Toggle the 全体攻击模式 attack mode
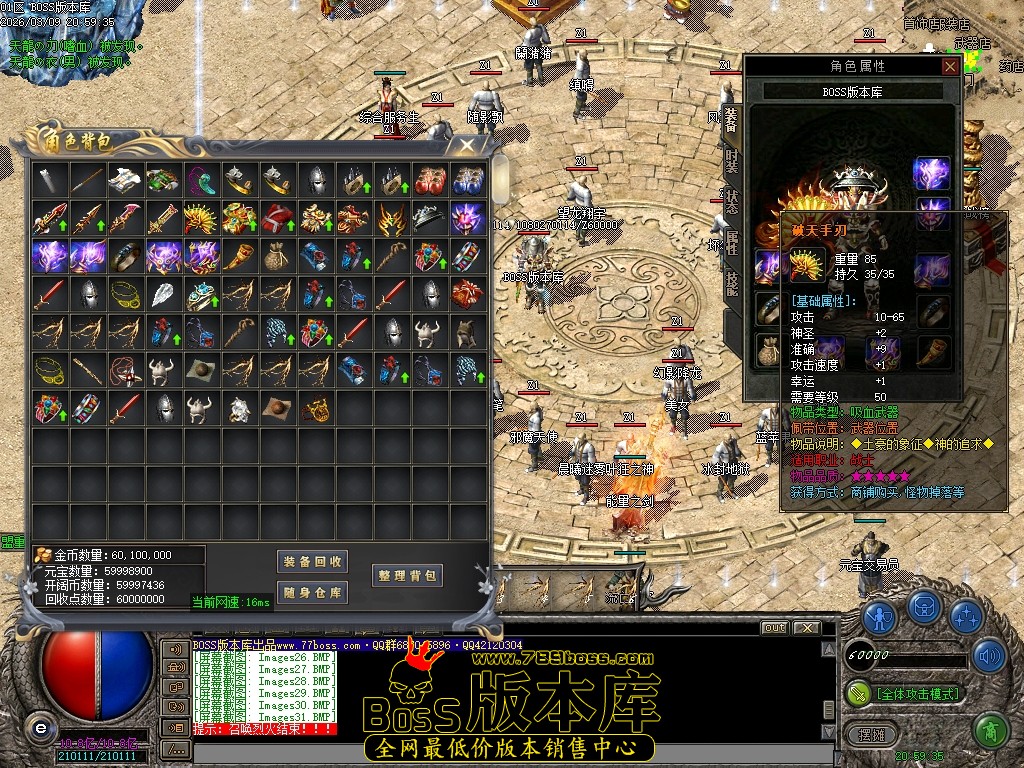 (x=917, y=693)
